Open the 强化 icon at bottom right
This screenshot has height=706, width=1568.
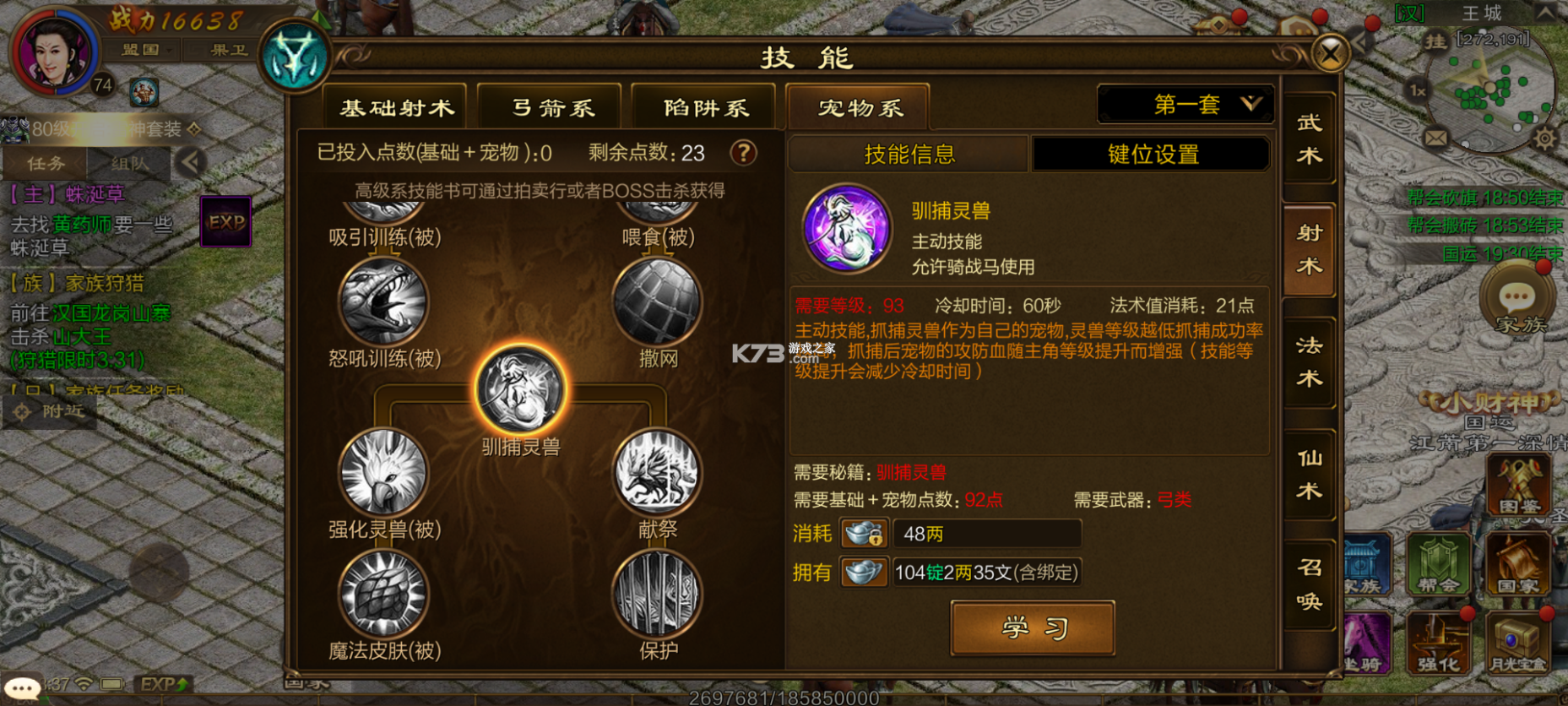pos(1440,644)
